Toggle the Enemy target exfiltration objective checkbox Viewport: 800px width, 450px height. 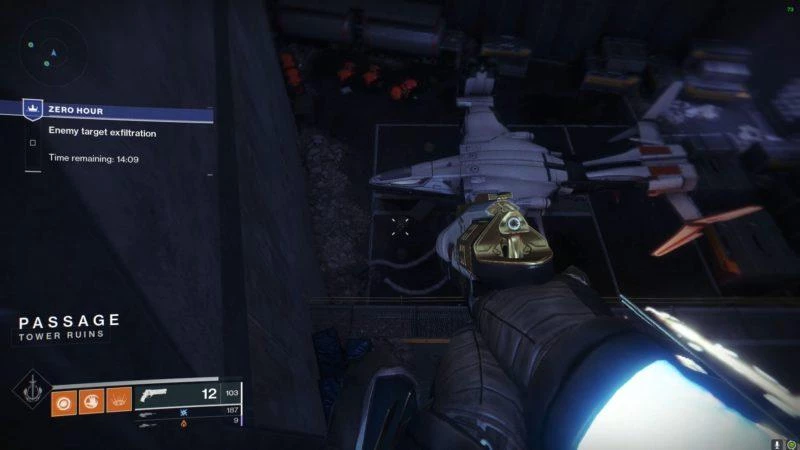(33, 143)
